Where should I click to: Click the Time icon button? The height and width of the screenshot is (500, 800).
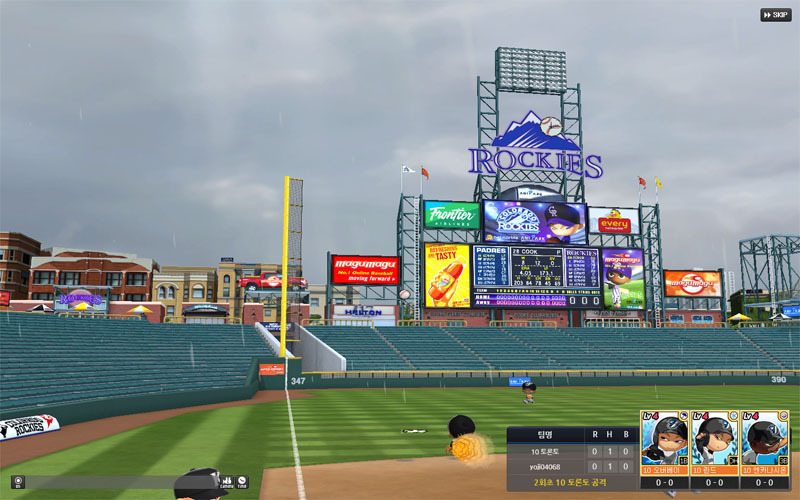coord(242,483)
